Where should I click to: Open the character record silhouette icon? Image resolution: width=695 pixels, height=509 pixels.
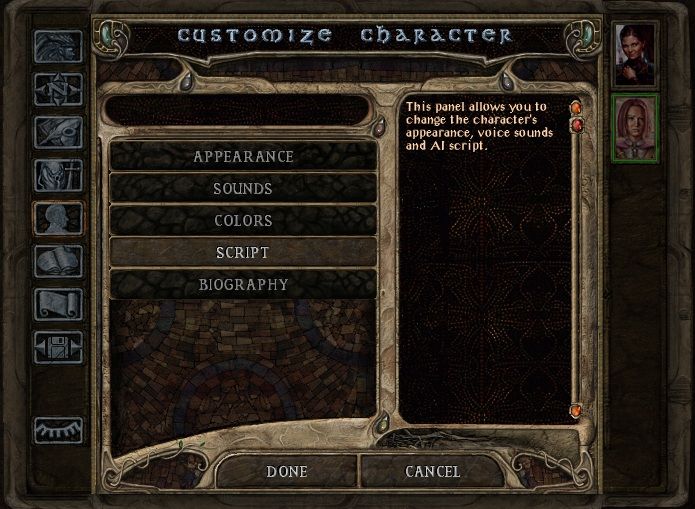click(58, 218)
